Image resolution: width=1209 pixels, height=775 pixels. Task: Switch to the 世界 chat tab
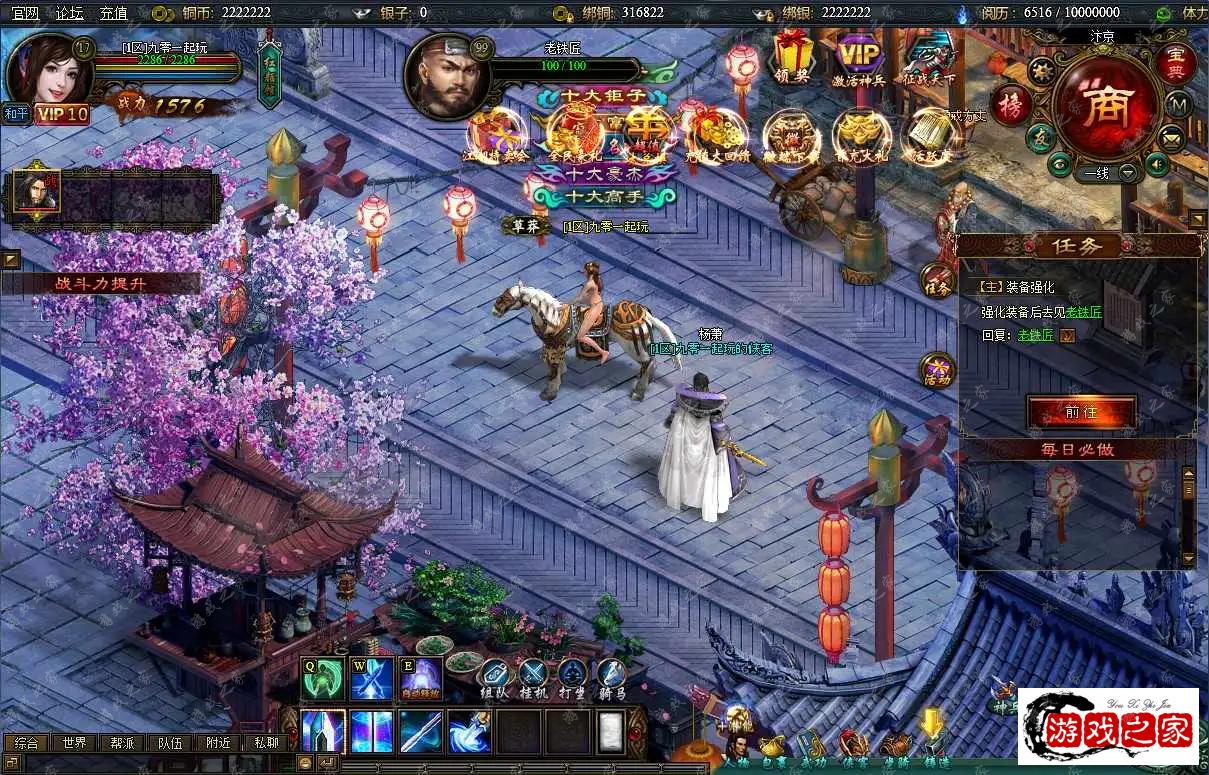tap(74, 743)
